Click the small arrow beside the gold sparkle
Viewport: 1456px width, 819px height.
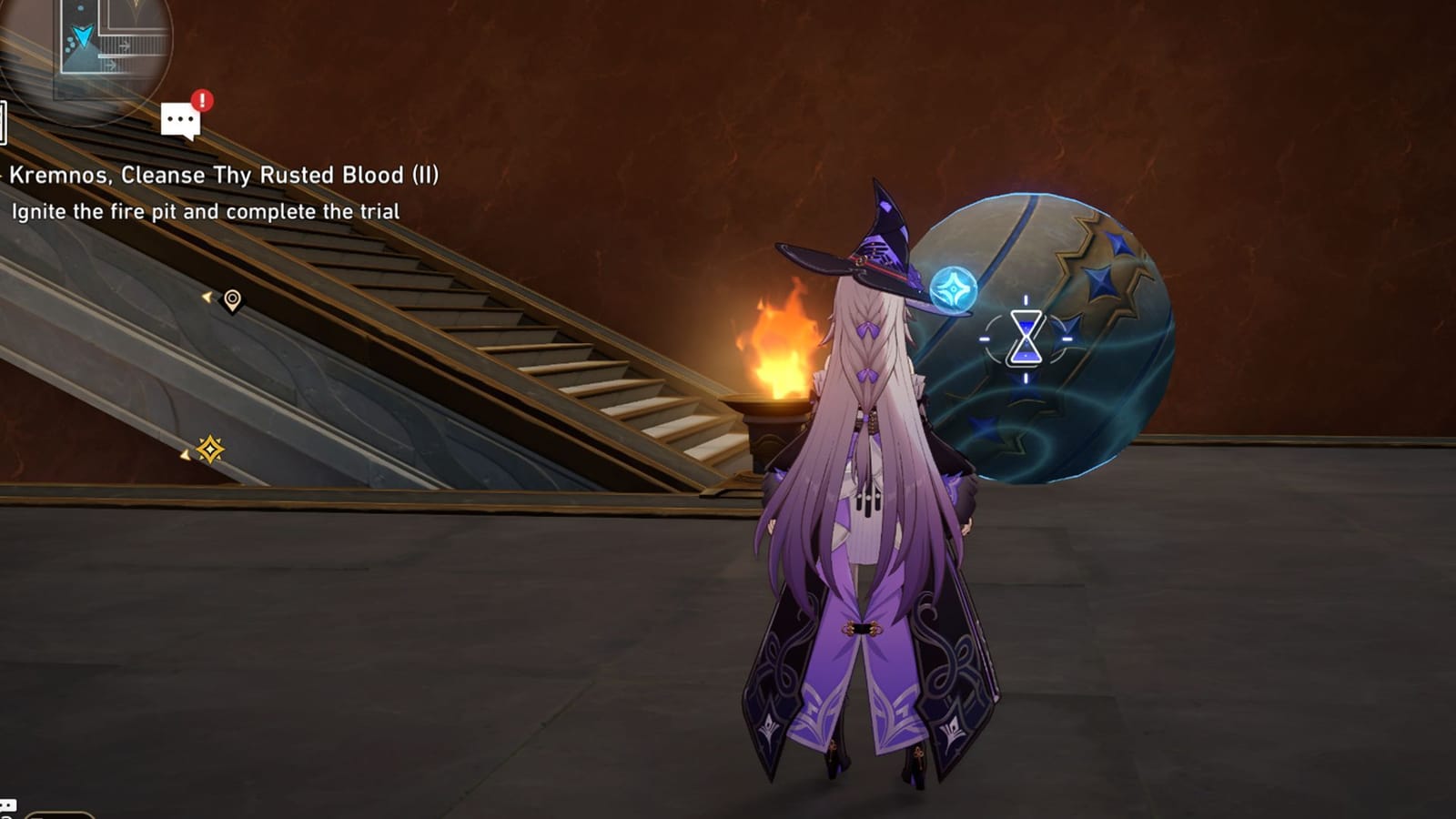point(185,453)
